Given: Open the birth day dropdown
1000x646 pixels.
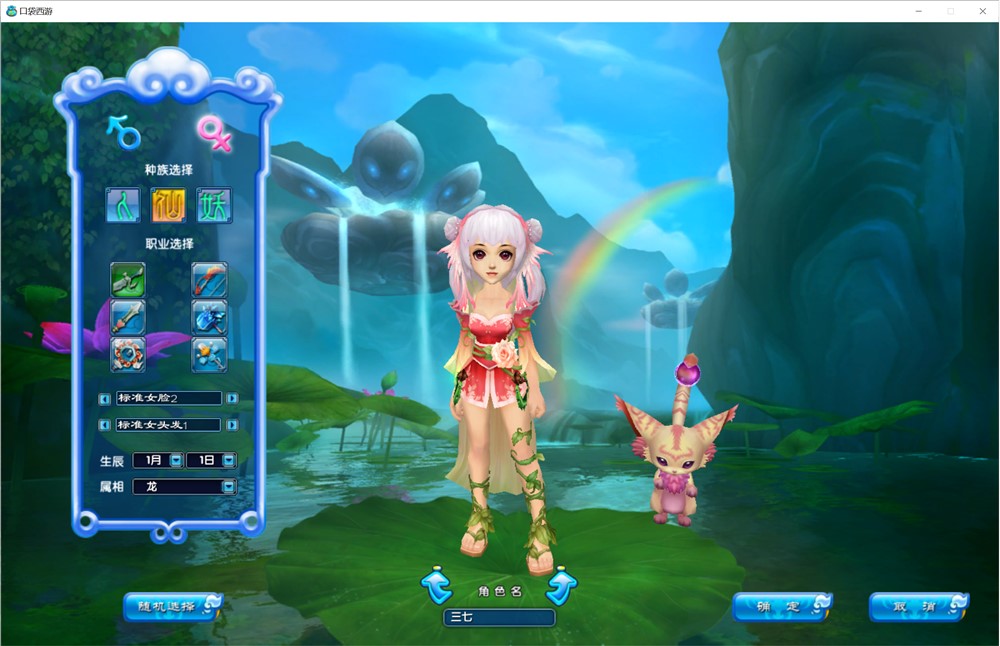Looking at the screenshot, I should click(x=229, y=461).
